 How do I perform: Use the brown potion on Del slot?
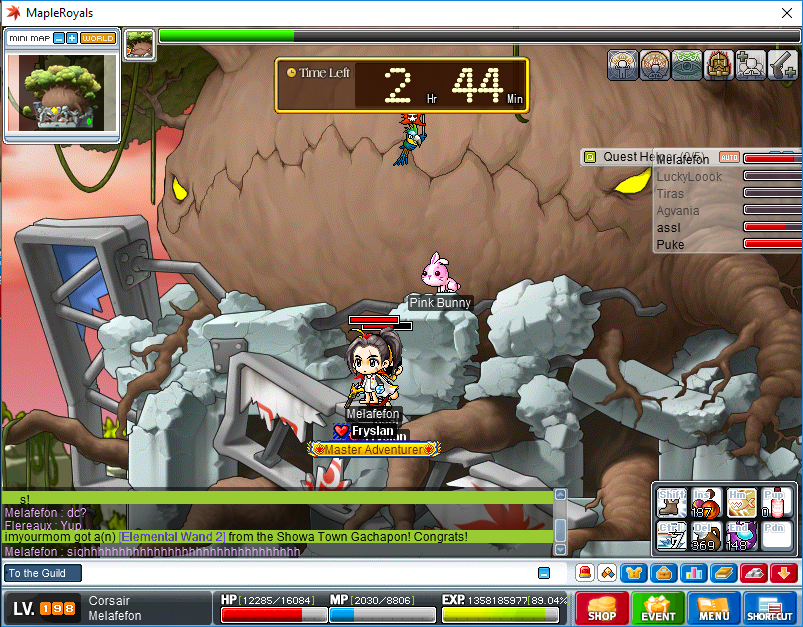click(x=706, y=535)
